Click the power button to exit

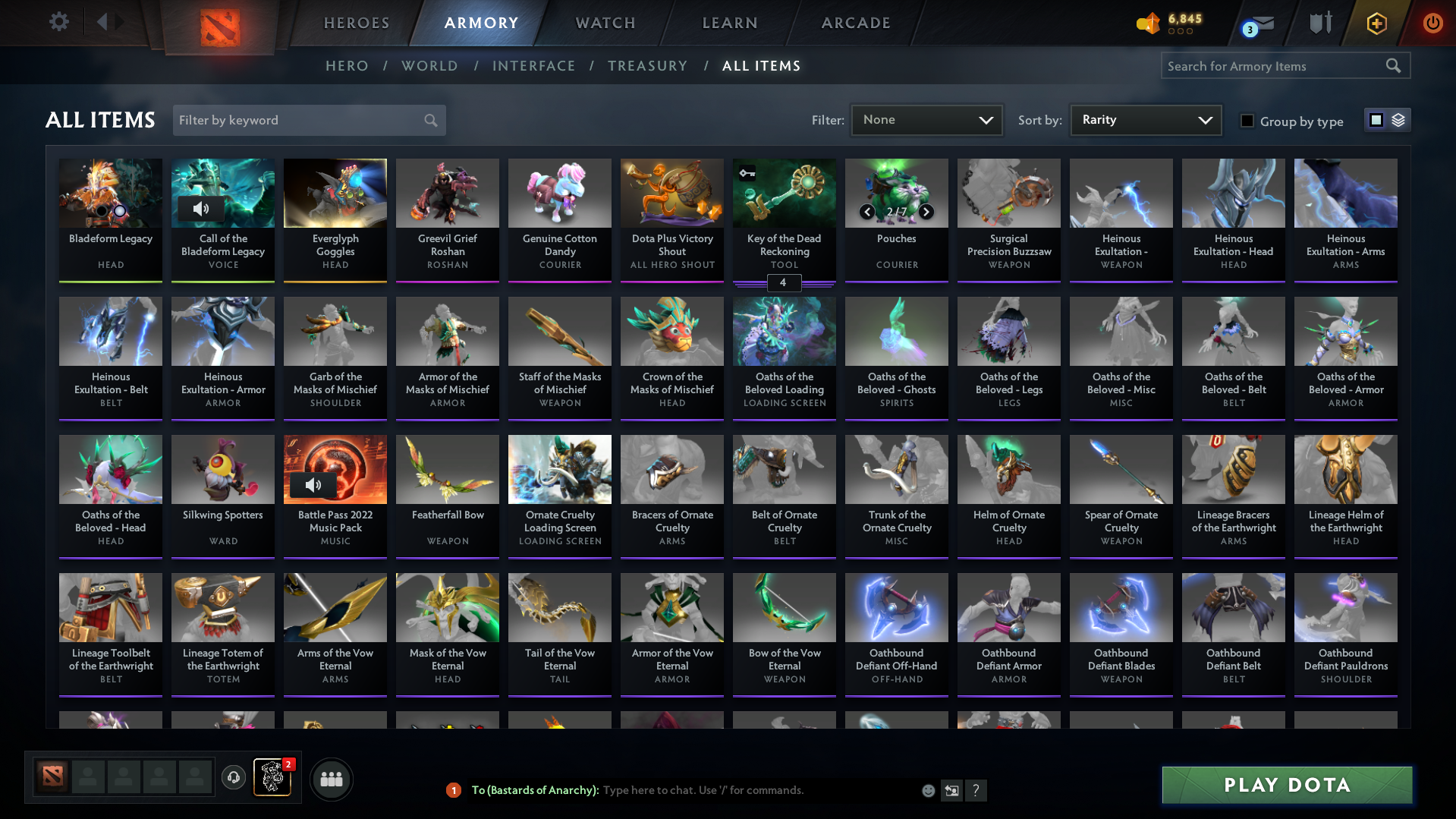click(1432, 24)
